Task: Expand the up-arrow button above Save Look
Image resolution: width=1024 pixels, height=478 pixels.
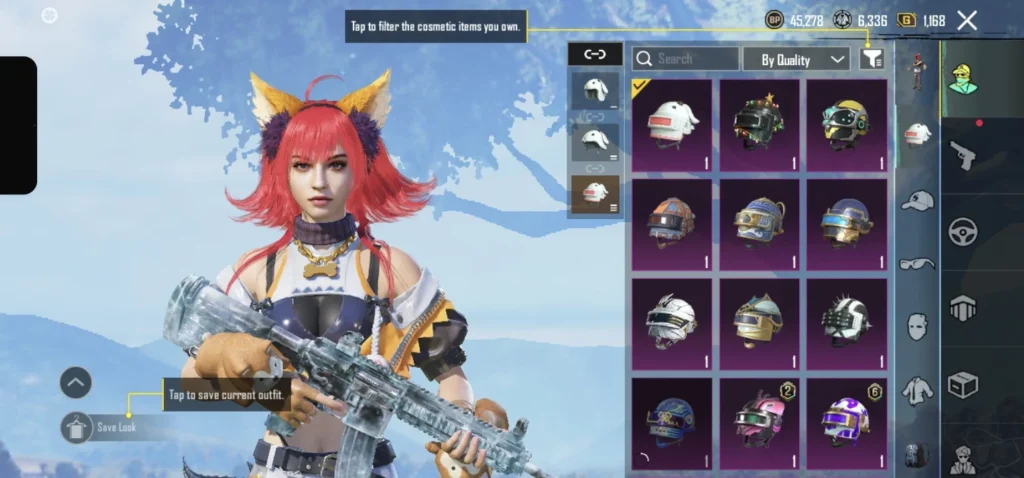Action: (76, 382)
